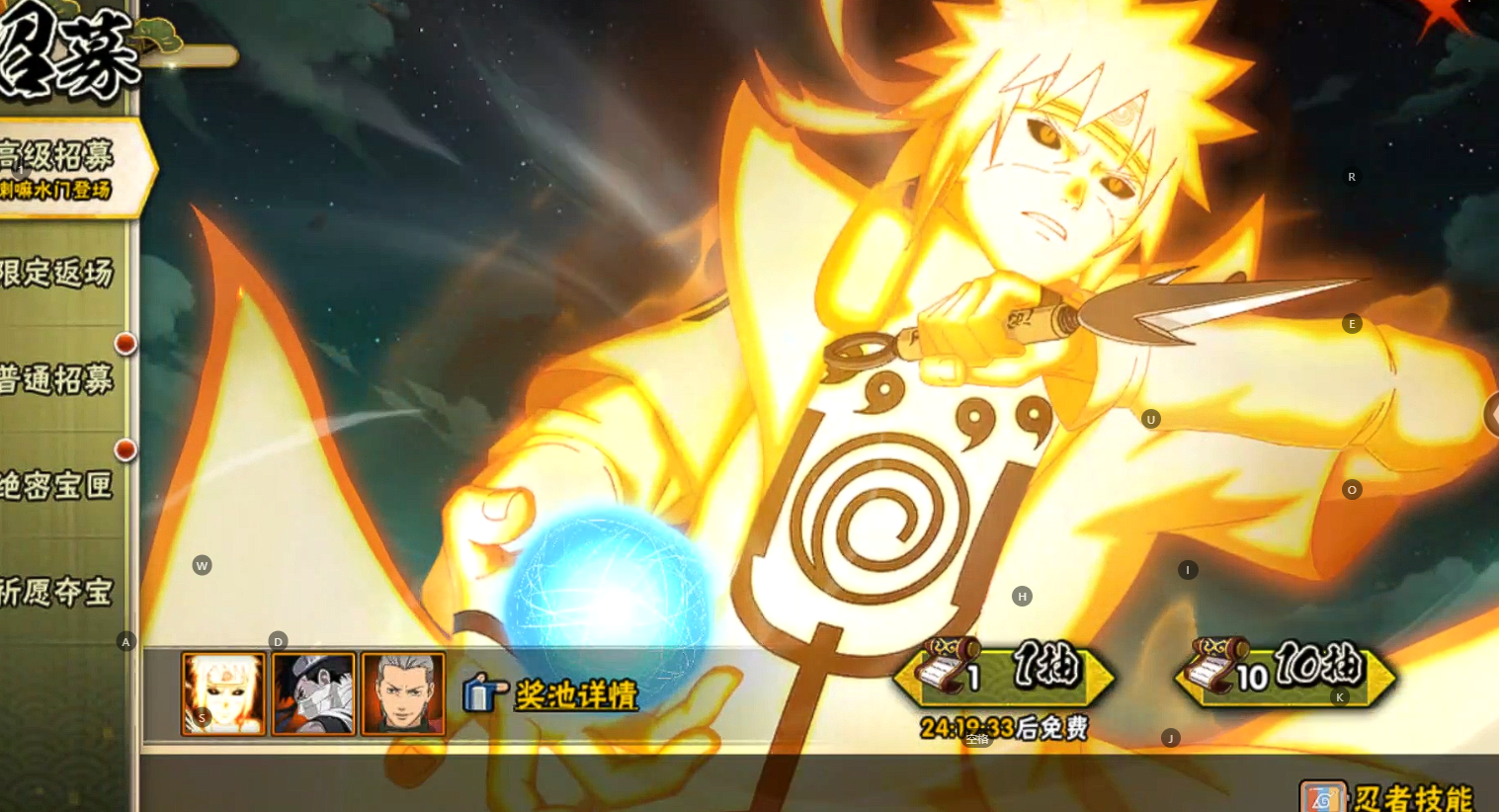Go to the 绝密宝匣 tab

point(59,486)
